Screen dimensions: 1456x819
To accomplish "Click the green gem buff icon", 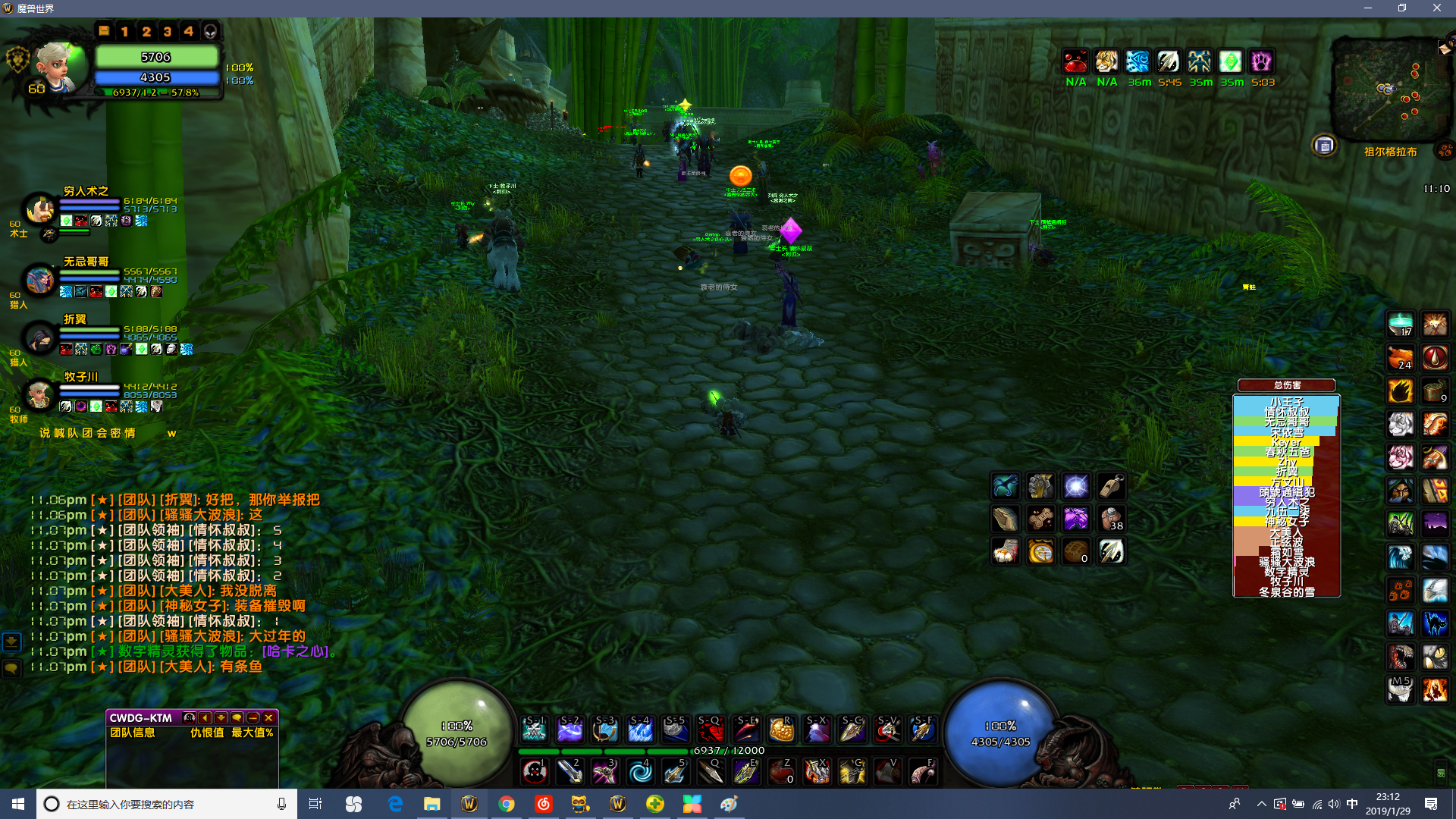I will coord(1230,61).
